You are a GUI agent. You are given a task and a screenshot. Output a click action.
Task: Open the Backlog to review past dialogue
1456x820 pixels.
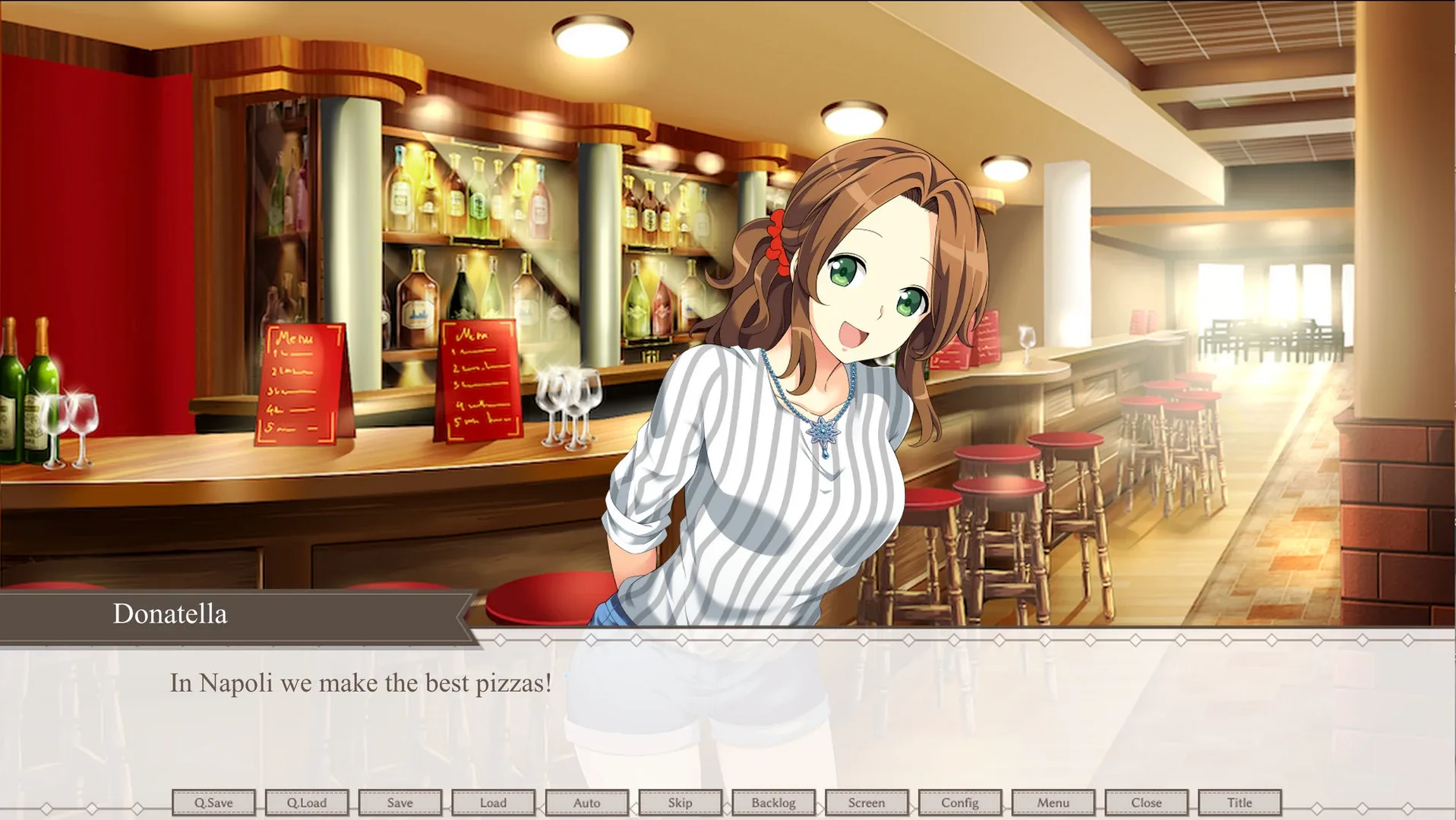[x=773, y=803]
